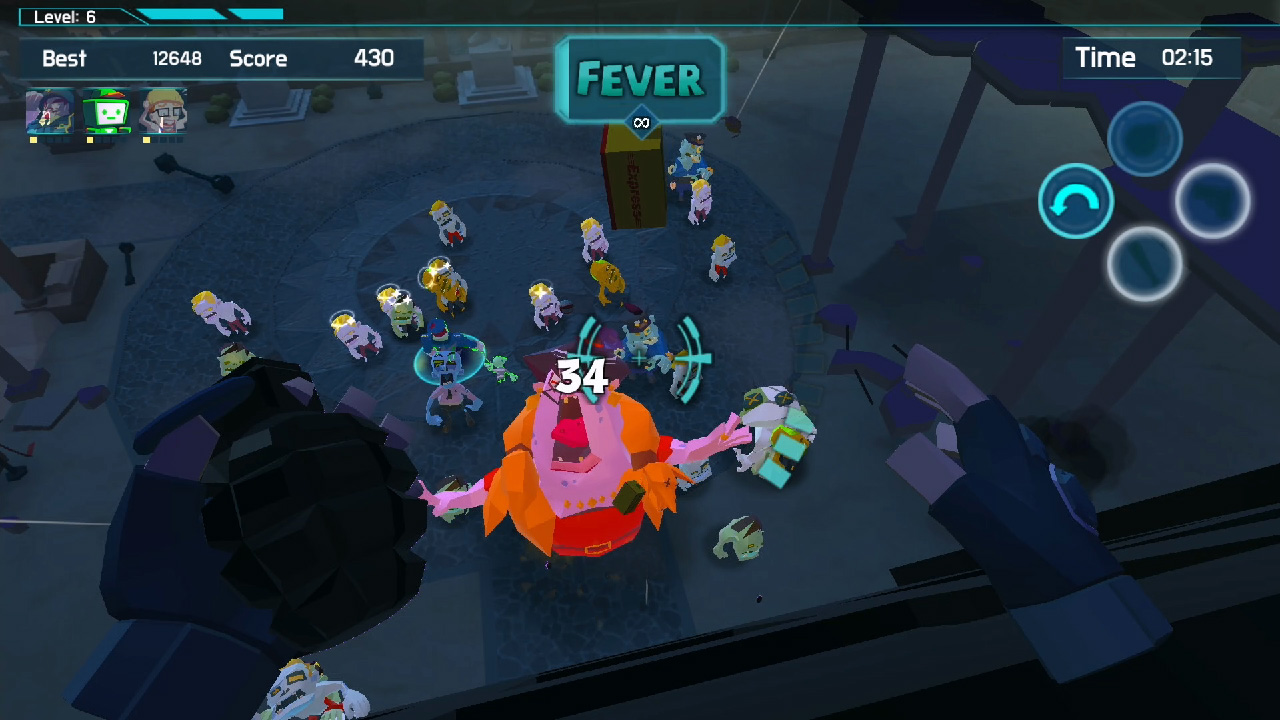Tap the cyan curved-arrow swap ability button
1280x720 pixels.
1076,201
